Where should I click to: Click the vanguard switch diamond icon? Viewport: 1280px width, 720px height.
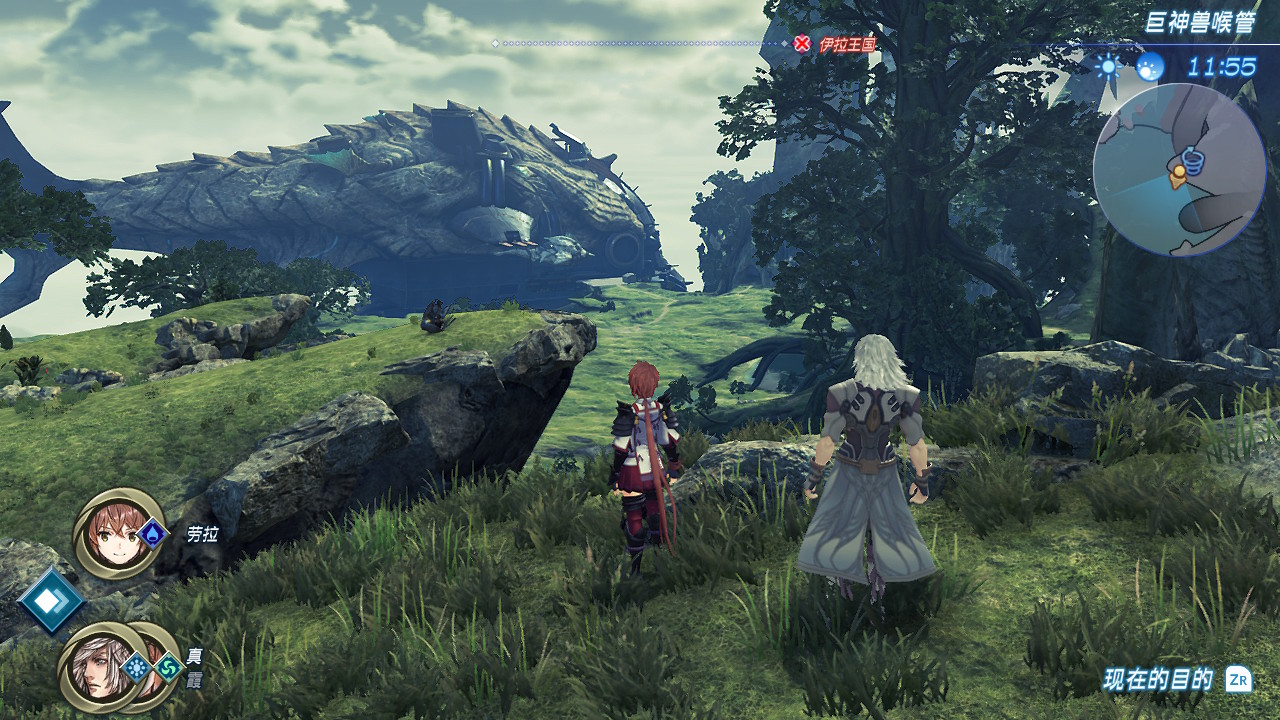point(50,601)
